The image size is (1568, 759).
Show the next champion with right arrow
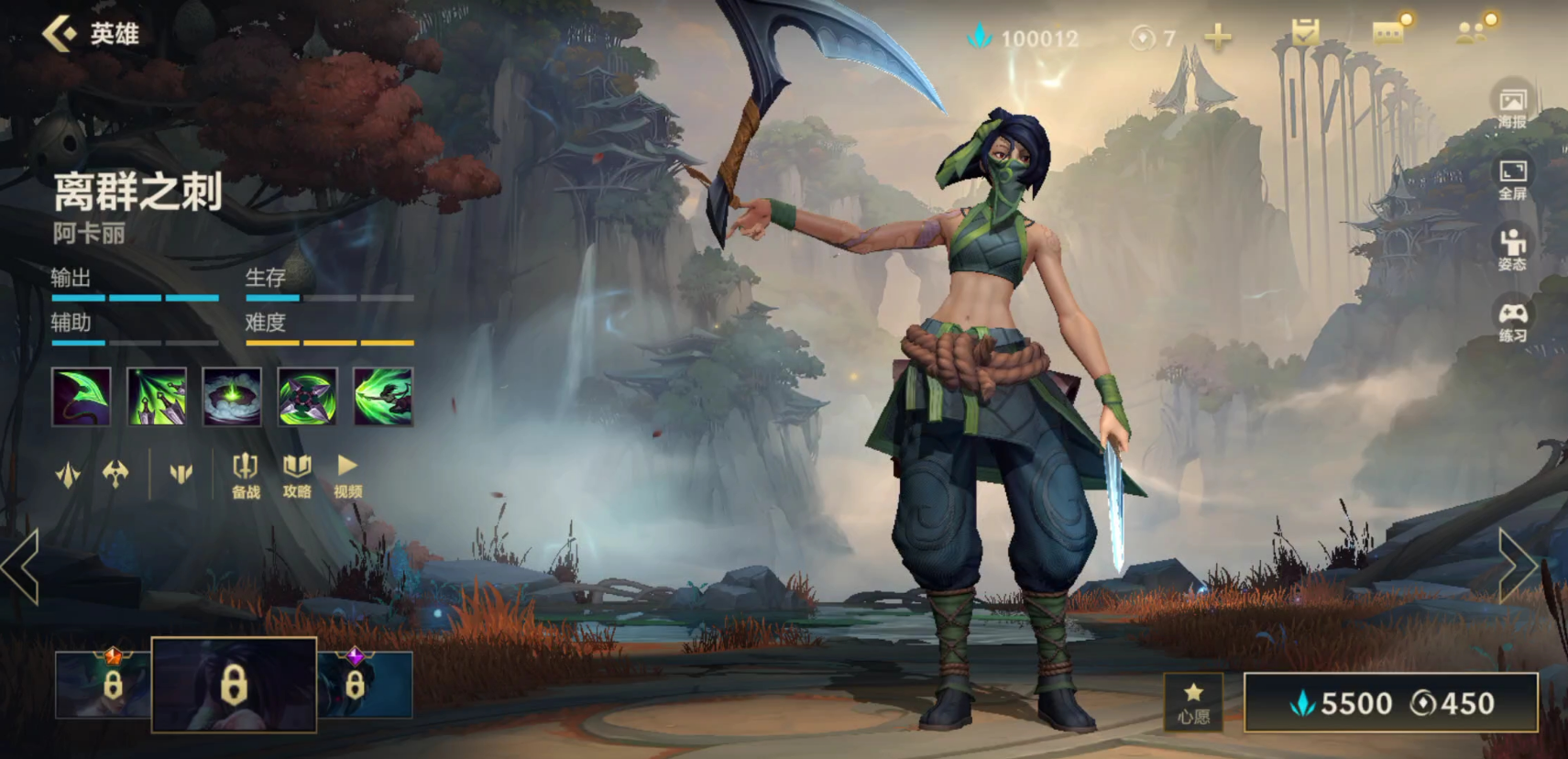[1518, 566]
